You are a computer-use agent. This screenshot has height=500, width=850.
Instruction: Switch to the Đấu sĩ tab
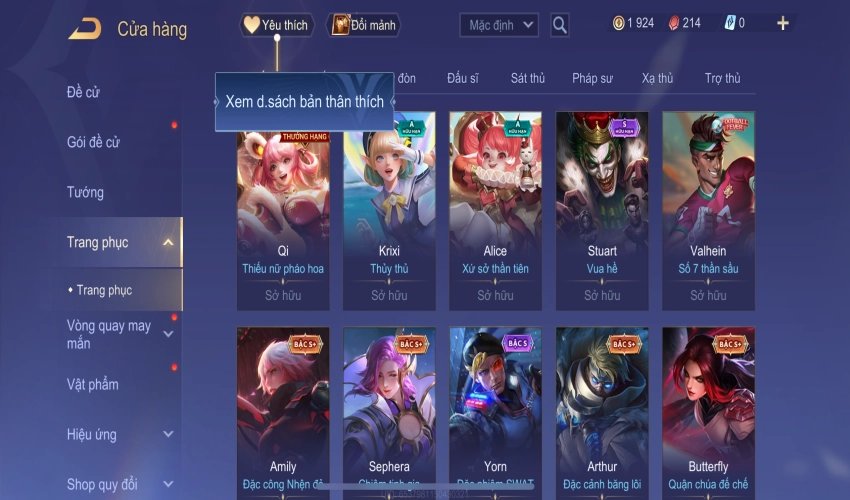click(x=464, y=78)
